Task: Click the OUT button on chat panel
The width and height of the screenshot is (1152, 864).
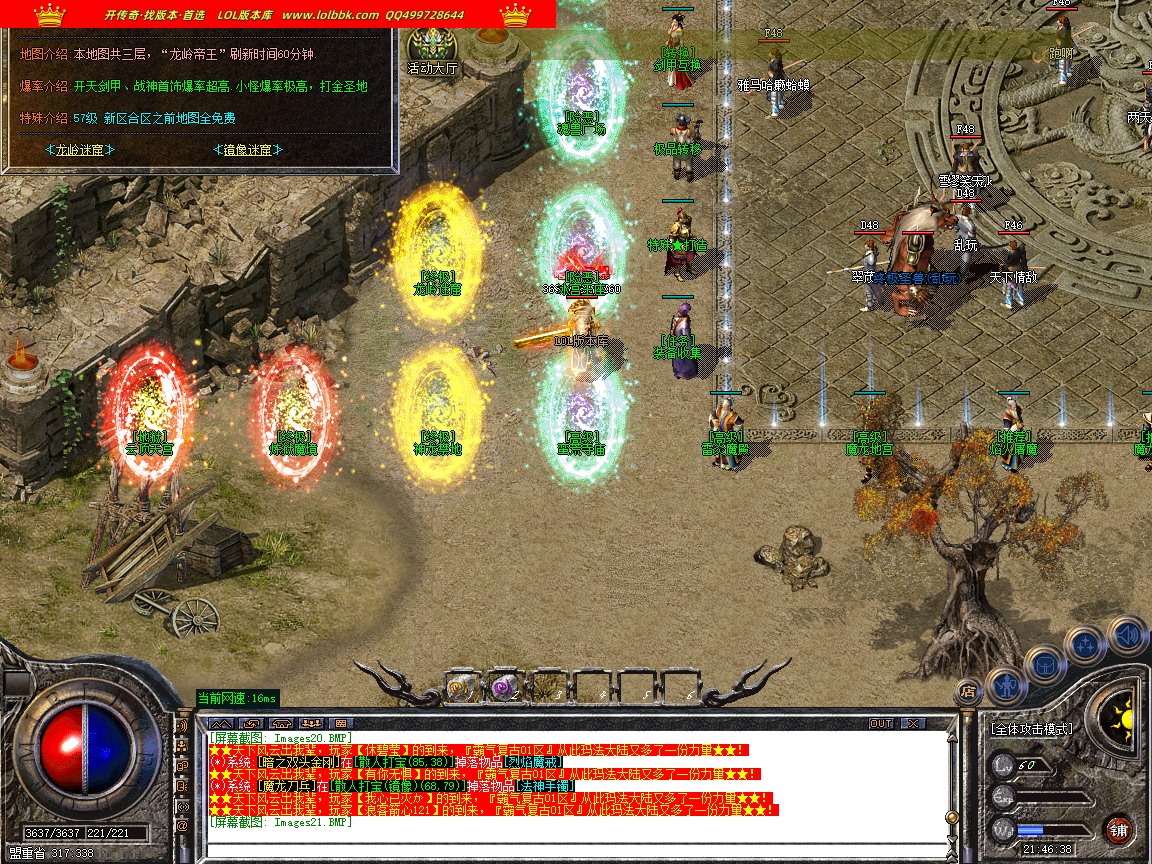Action: (880, 723)
